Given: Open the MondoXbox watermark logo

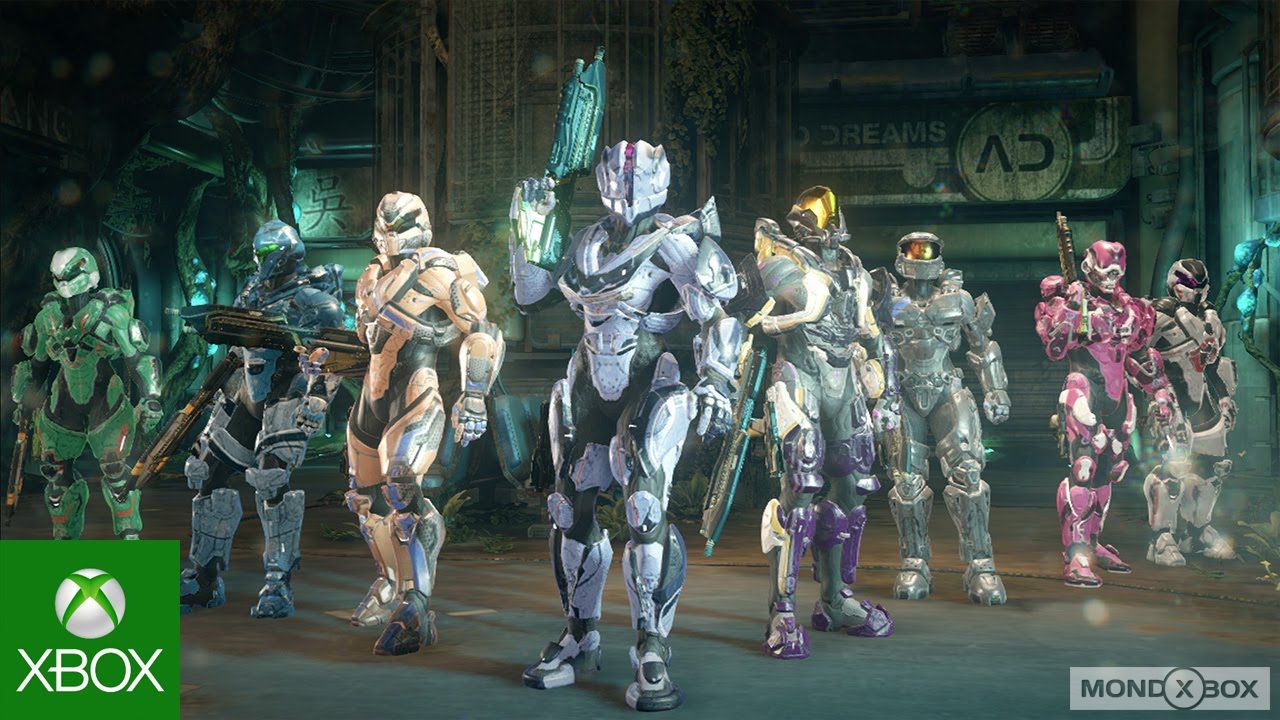Looking at the screenshot, I should [1168, 688].
